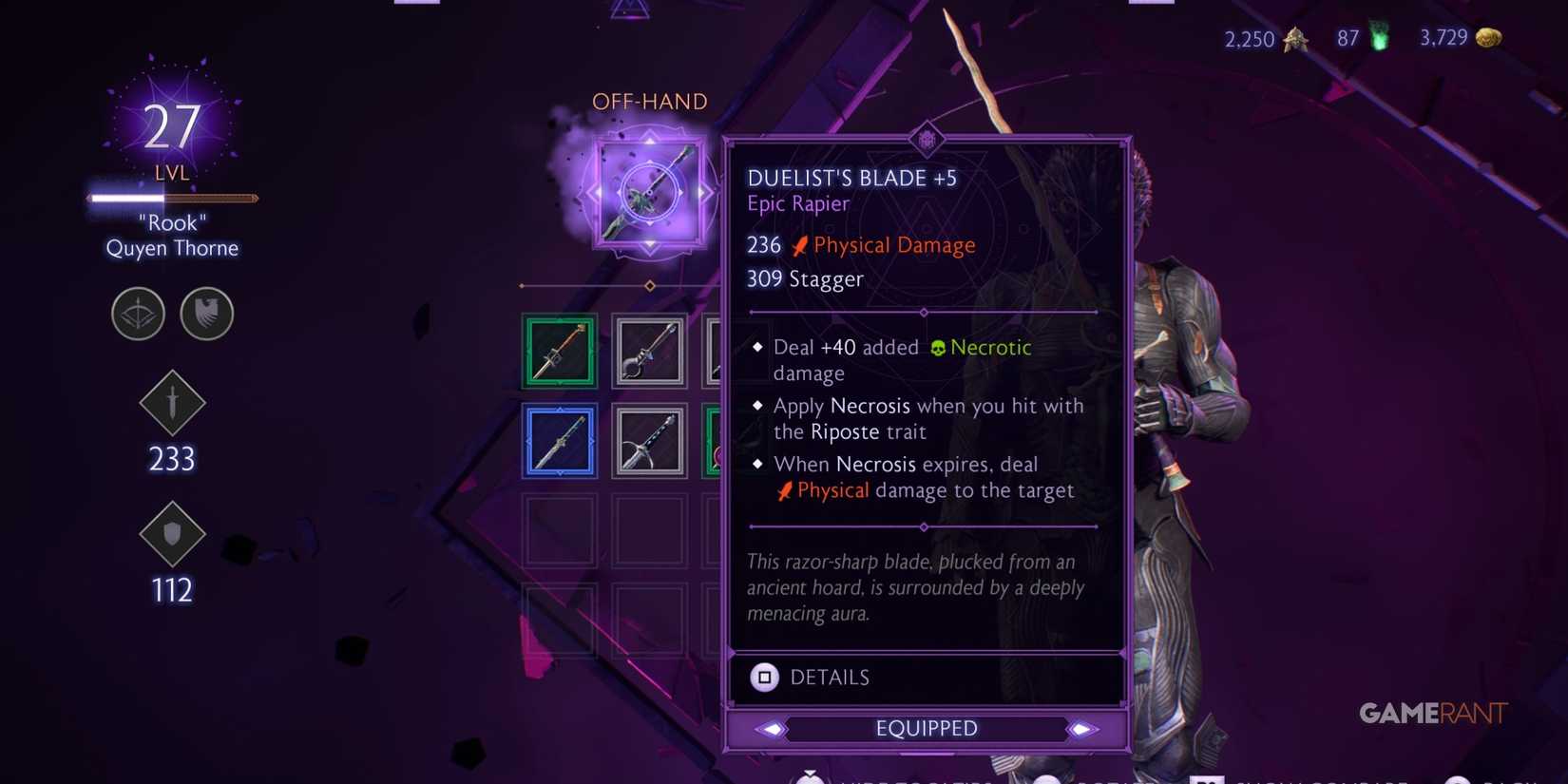Select the green-framed sword in the inventory grid
This screenshot has width=1568, height=784.
(559, 351)
